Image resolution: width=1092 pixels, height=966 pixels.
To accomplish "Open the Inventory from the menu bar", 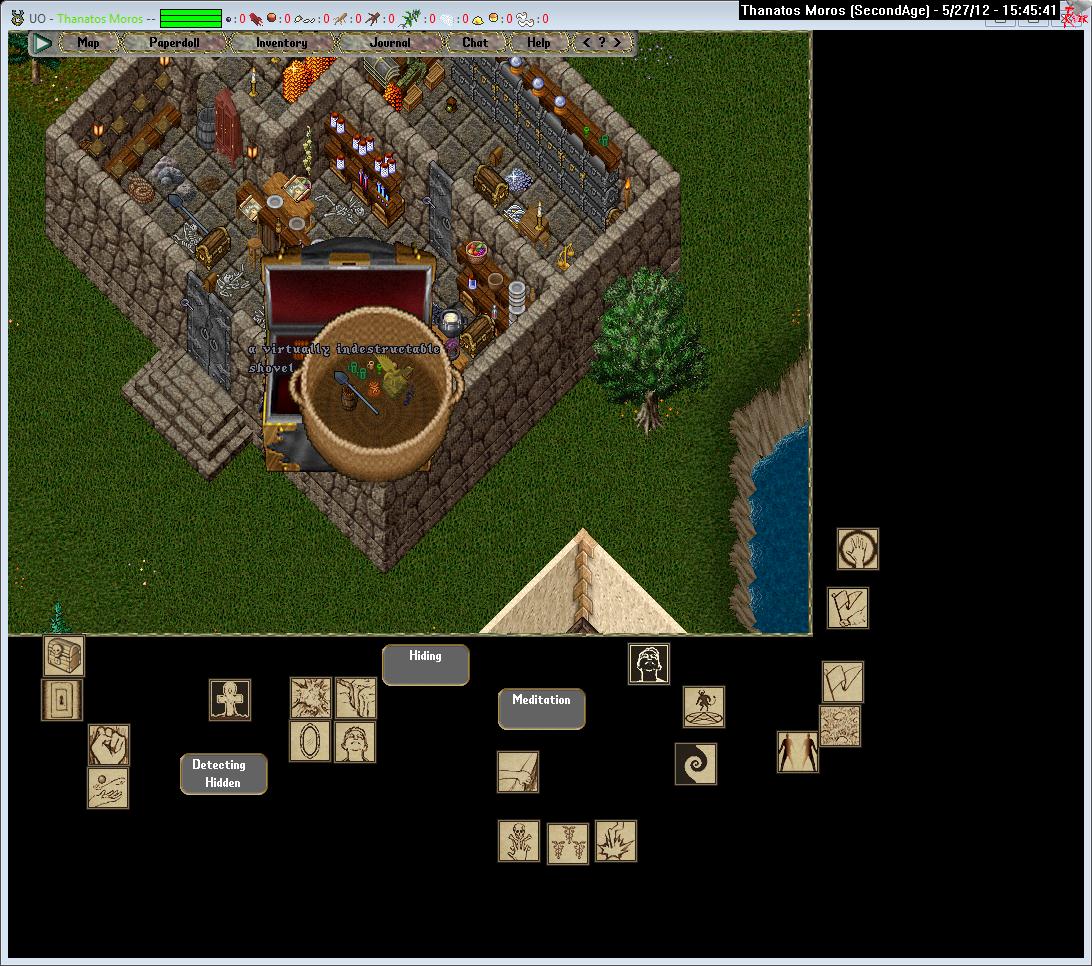I will [x=281, y=43].
